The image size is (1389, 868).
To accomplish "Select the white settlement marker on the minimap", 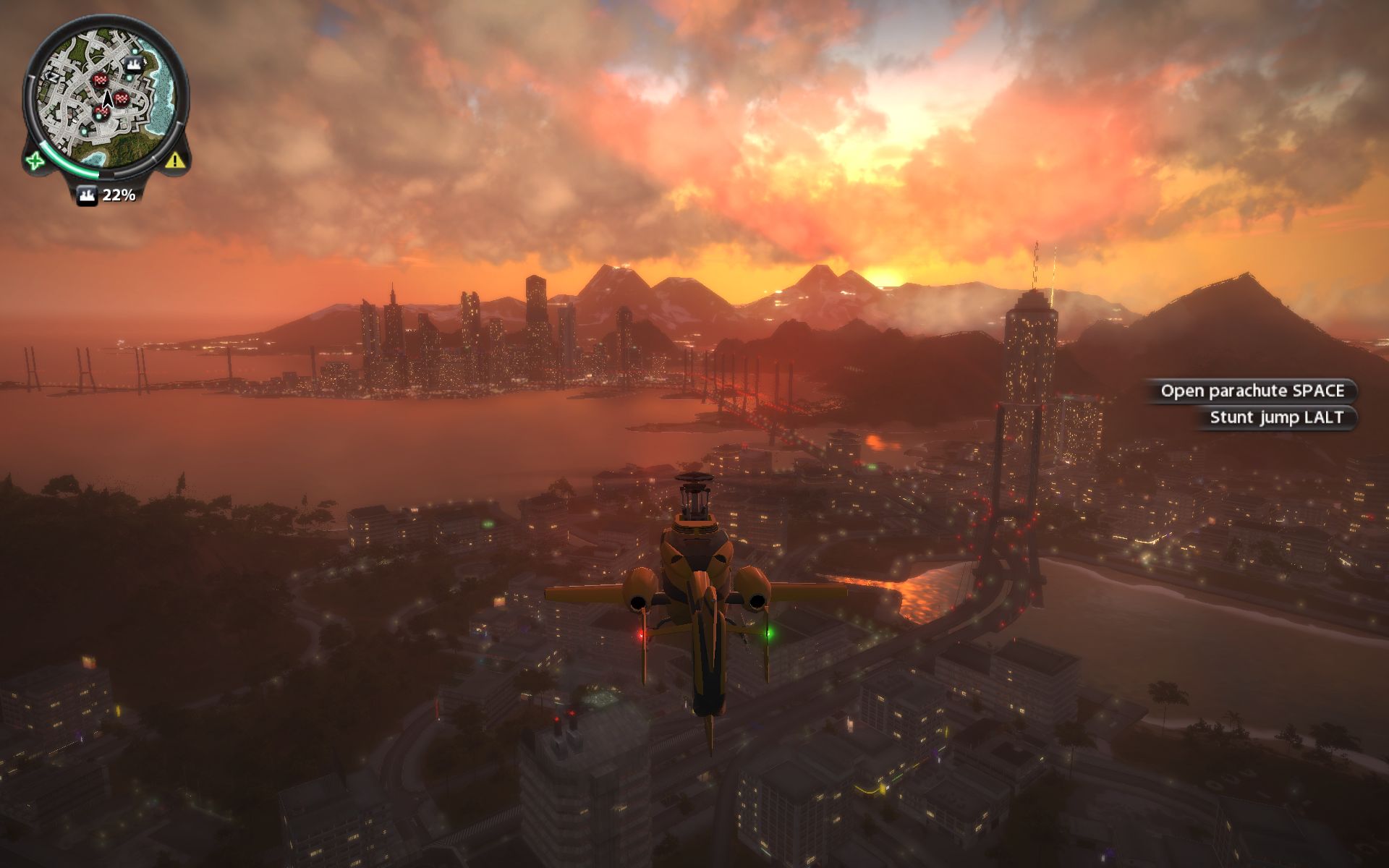I will point(133,66).
